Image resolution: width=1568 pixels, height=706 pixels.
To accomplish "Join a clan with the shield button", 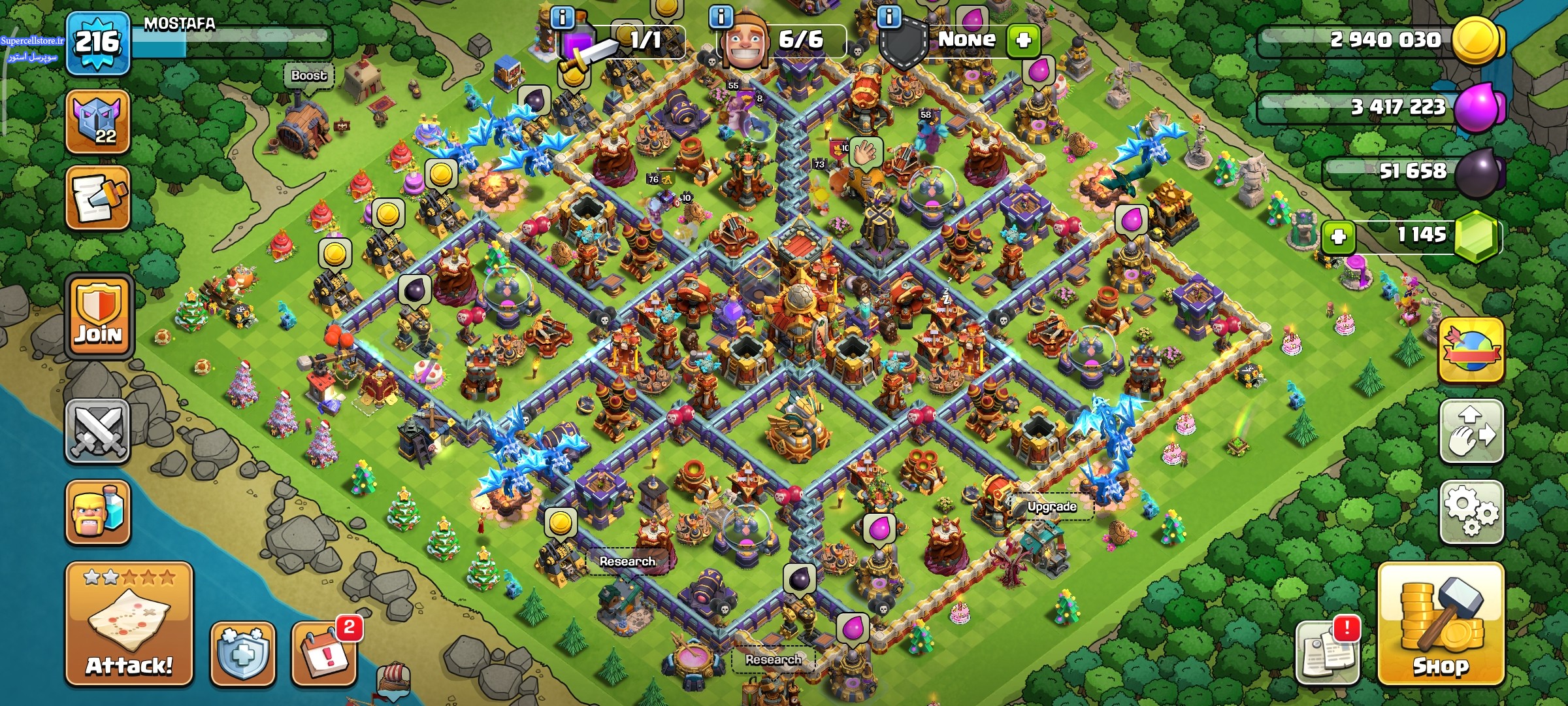I will pyautogui.click(x=99, y=316).
